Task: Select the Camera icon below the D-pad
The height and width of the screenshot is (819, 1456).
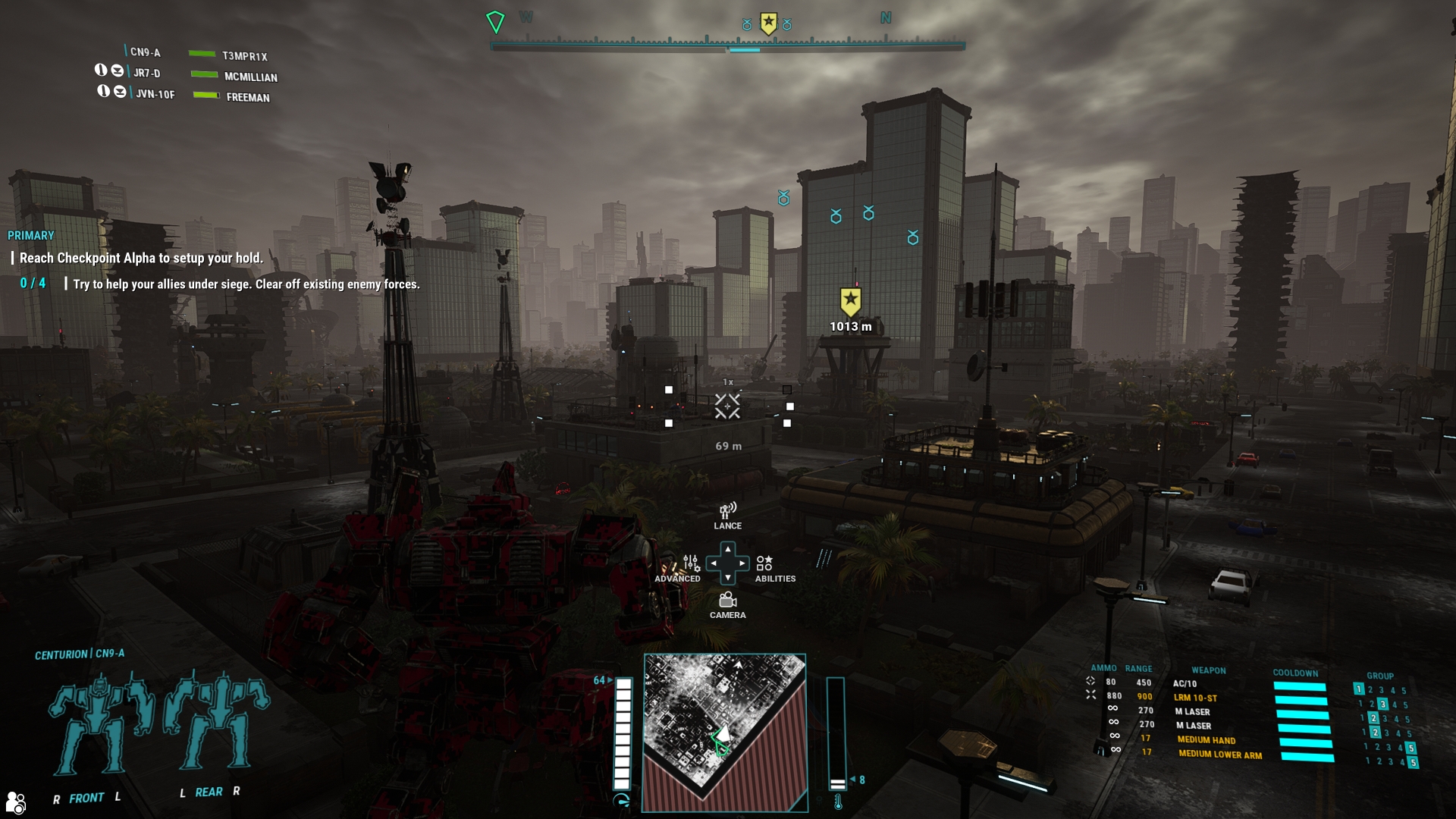Action: click(x=727, y=599)
